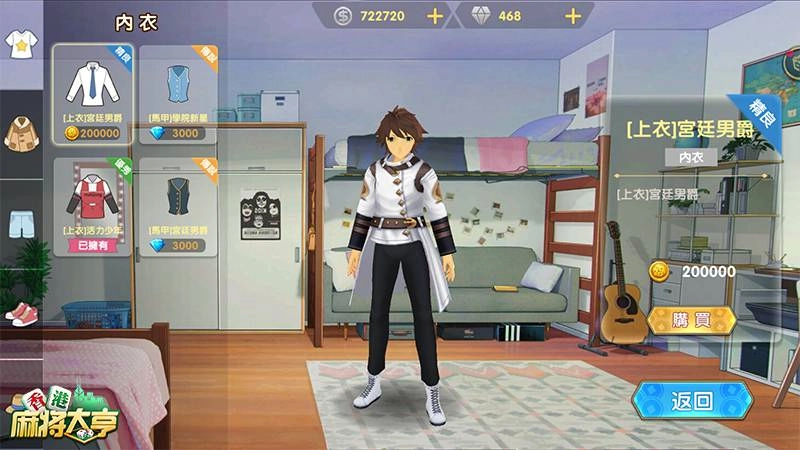Image resolution: width=800 pixels, height=450 pixels.
Task: Switch to the red sneakers category tab
Action: coord(19,312)
